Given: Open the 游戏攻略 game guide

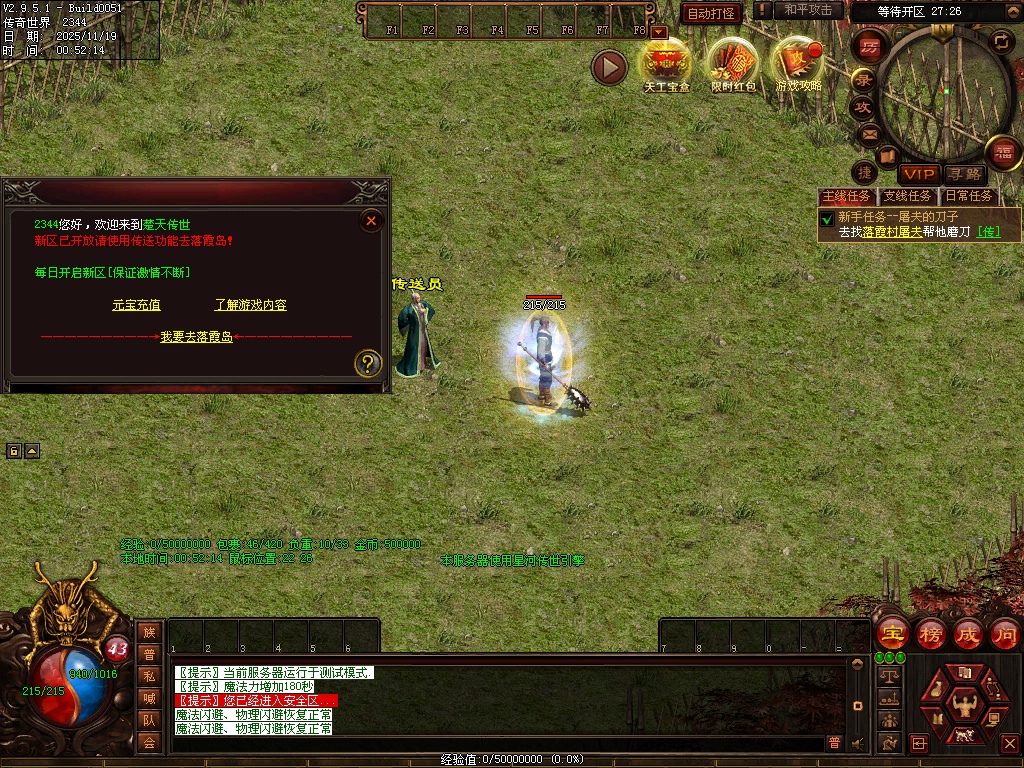Looking at the screenshot, I should (x=799, y=64).
